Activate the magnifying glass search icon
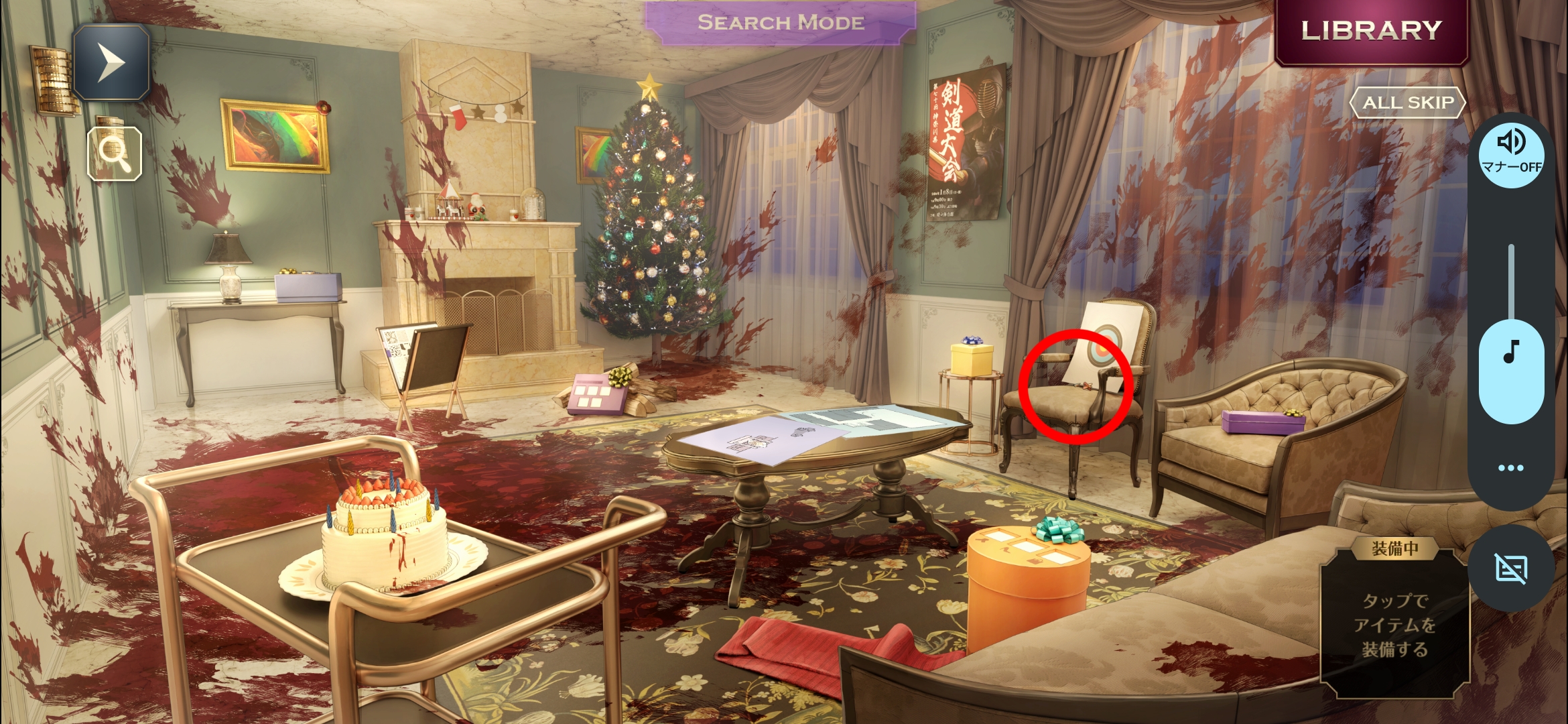Screen dimensions: 1568x724 [x=115, y=154]
